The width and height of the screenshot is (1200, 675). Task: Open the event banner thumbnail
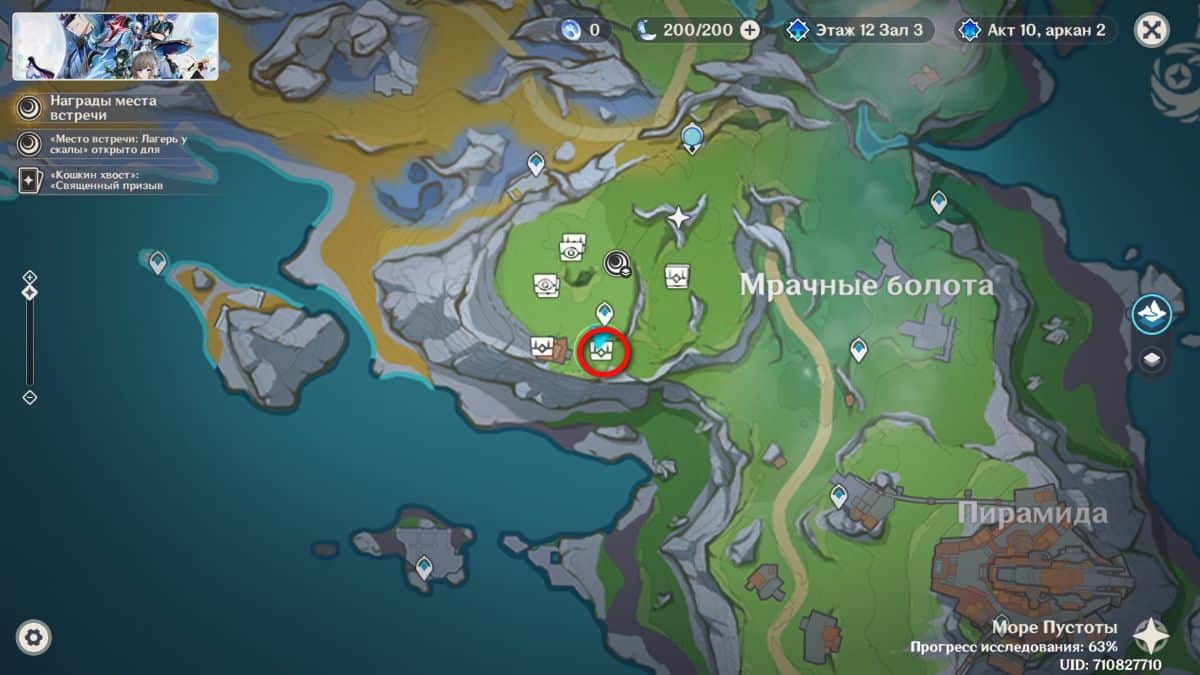[x=115, y=46]
